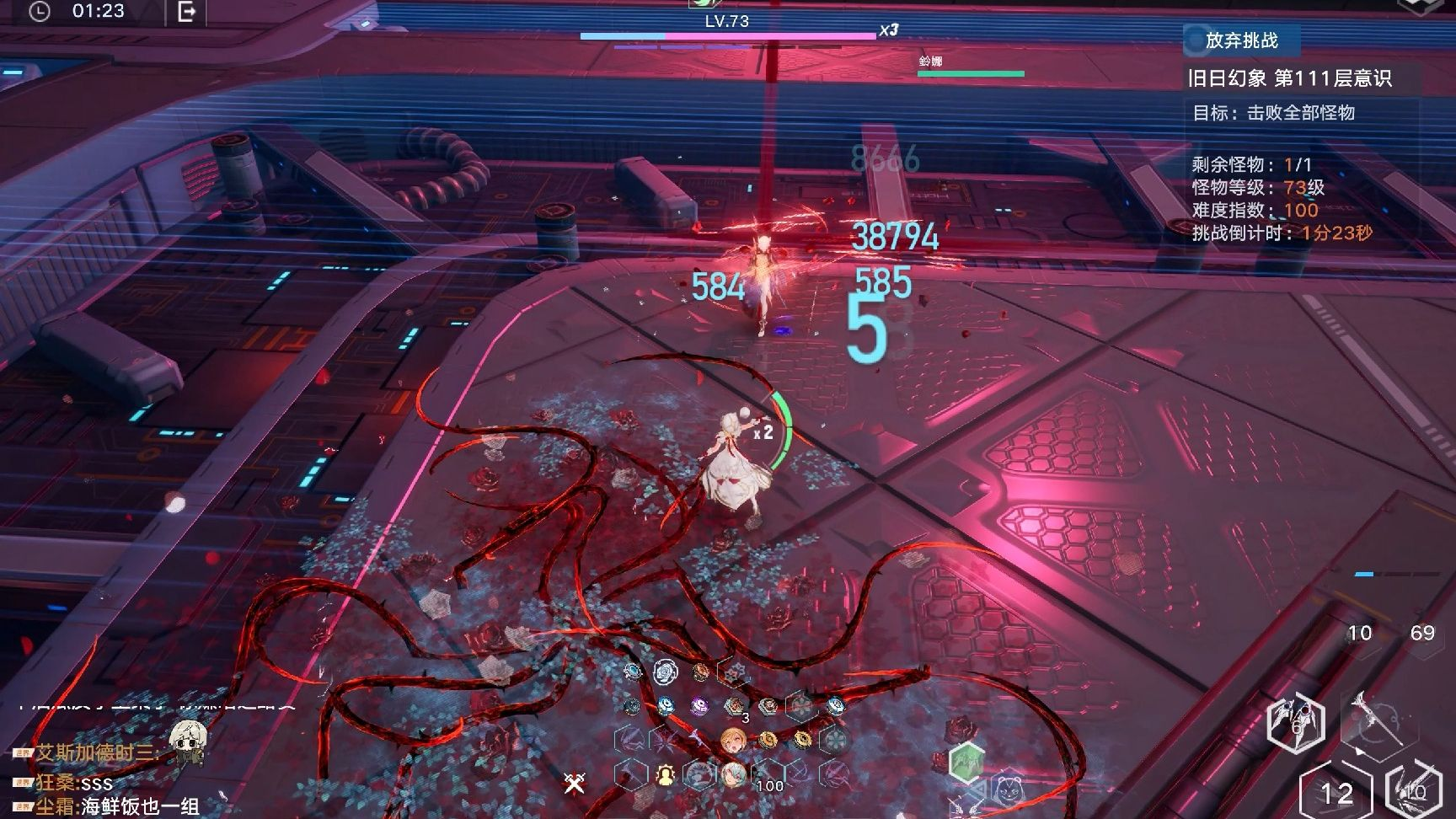Select the blonde character portrait

[x=733, y=741]
